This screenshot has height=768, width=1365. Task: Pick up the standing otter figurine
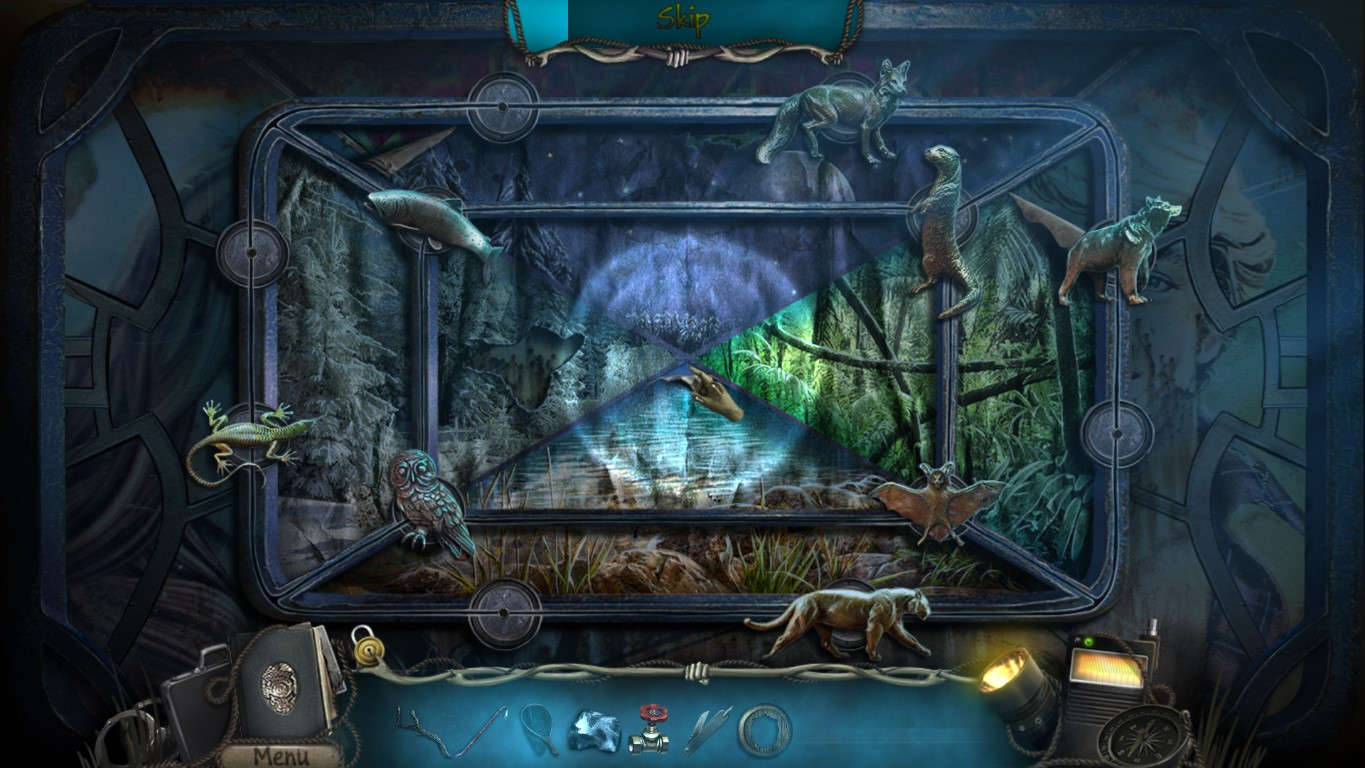click(x=944, y=230)
